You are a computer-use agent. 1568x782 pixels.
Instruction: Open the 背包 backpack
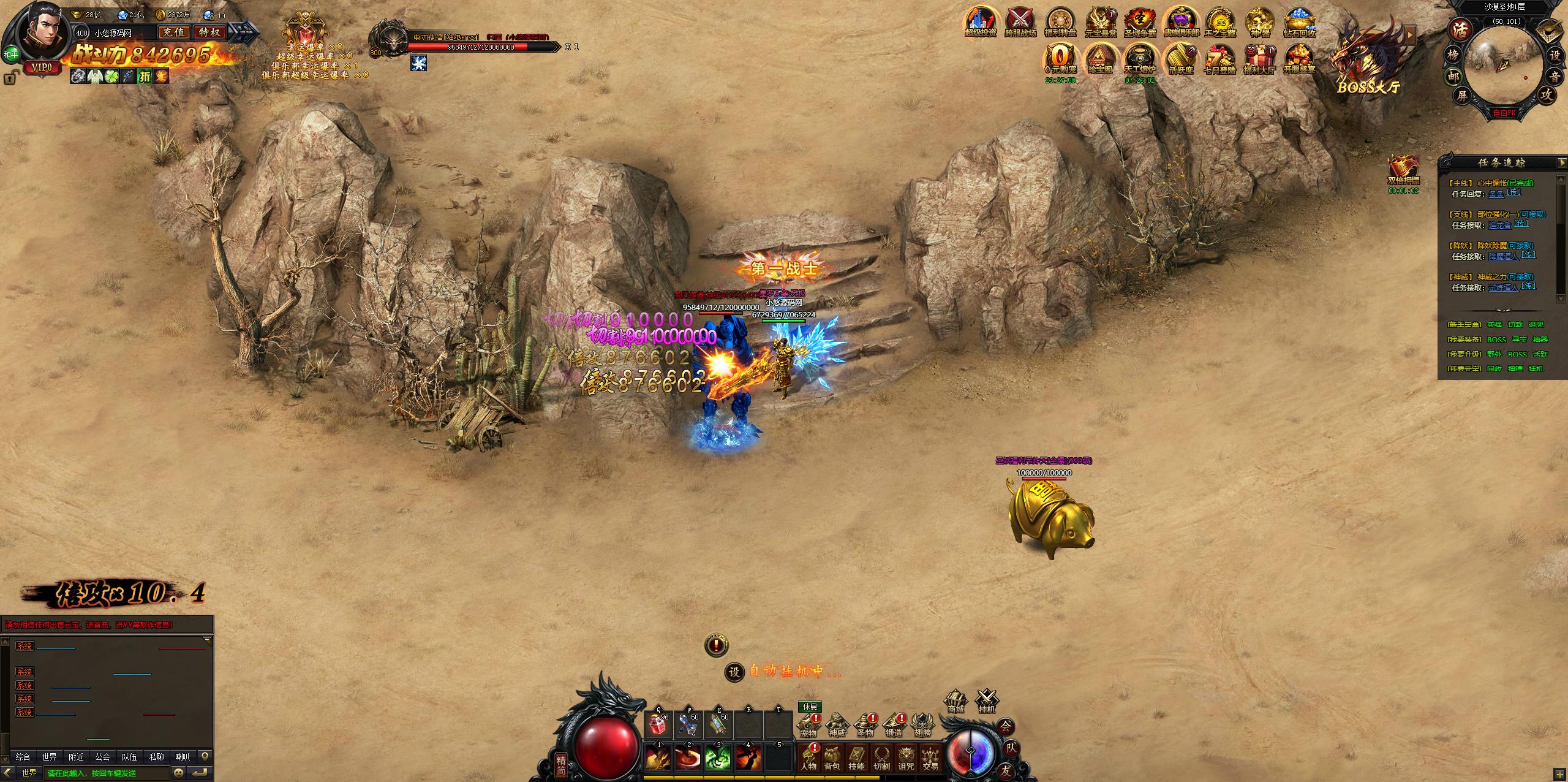(x=832, y=757)
